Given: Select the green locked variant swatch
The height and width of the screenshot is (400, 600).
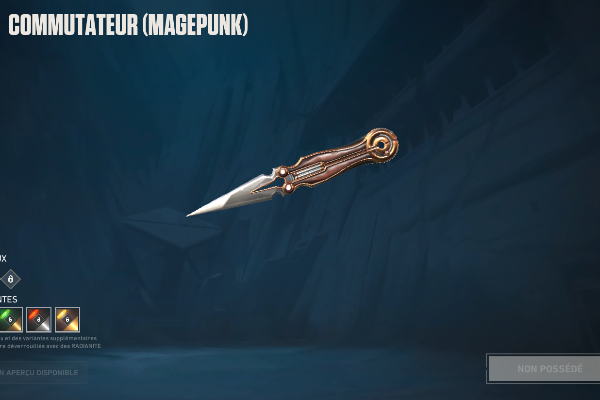Looking at the screenshot, I should tap(10, 319).
